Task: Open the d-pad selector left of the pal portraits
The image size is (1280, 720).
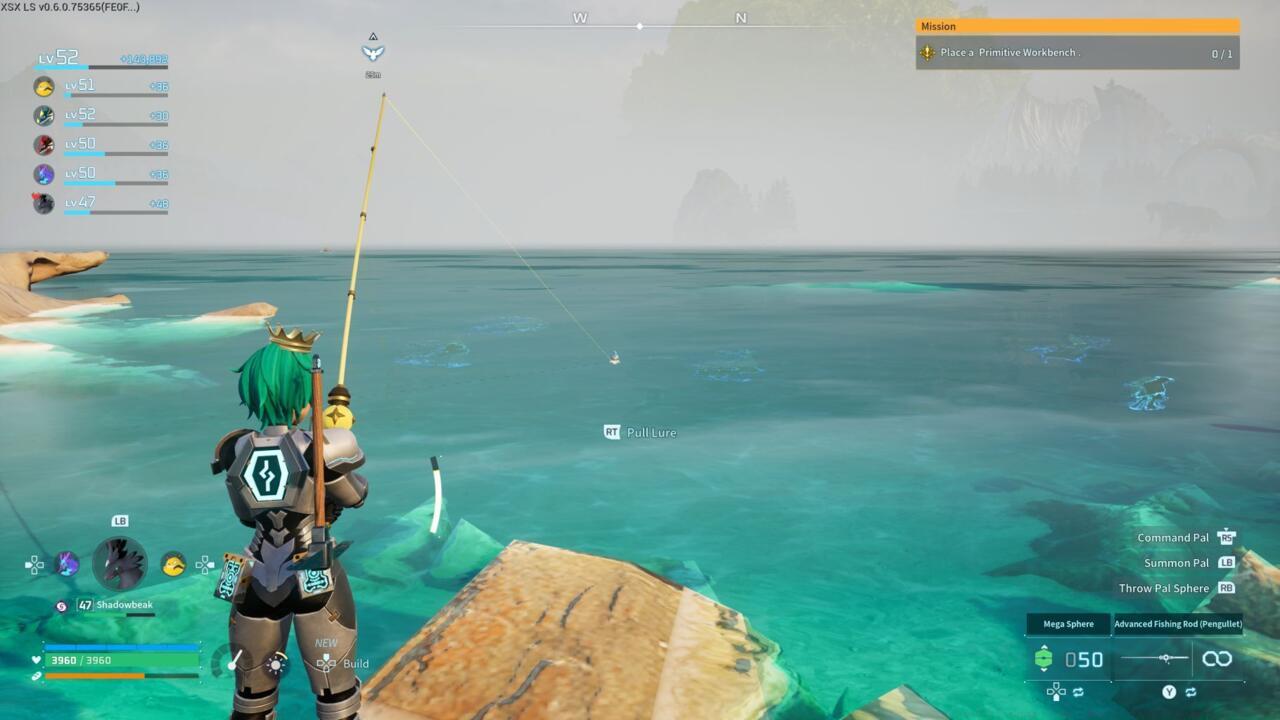Action: (x=33, y=563)
